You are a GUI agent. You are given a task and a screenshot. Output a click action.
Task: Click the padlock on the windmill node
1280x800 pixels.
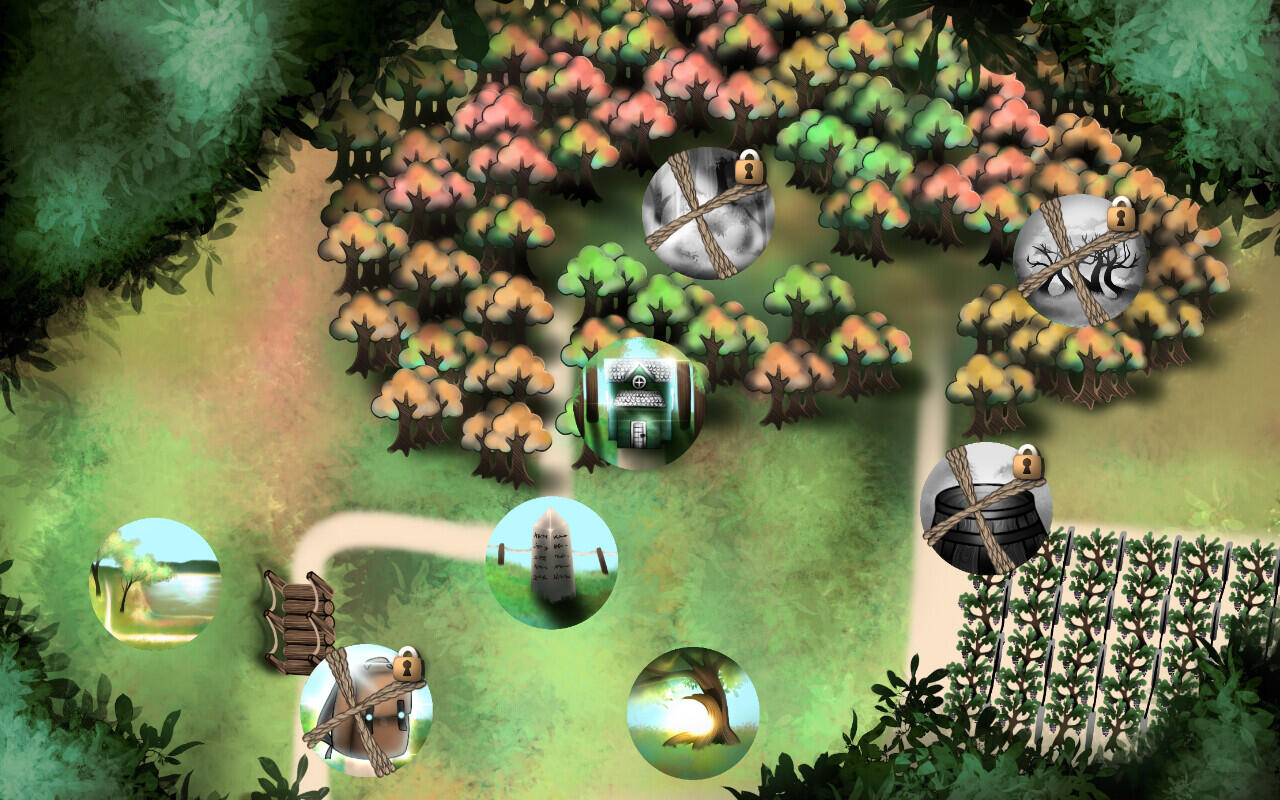click(x=405, y=669)
